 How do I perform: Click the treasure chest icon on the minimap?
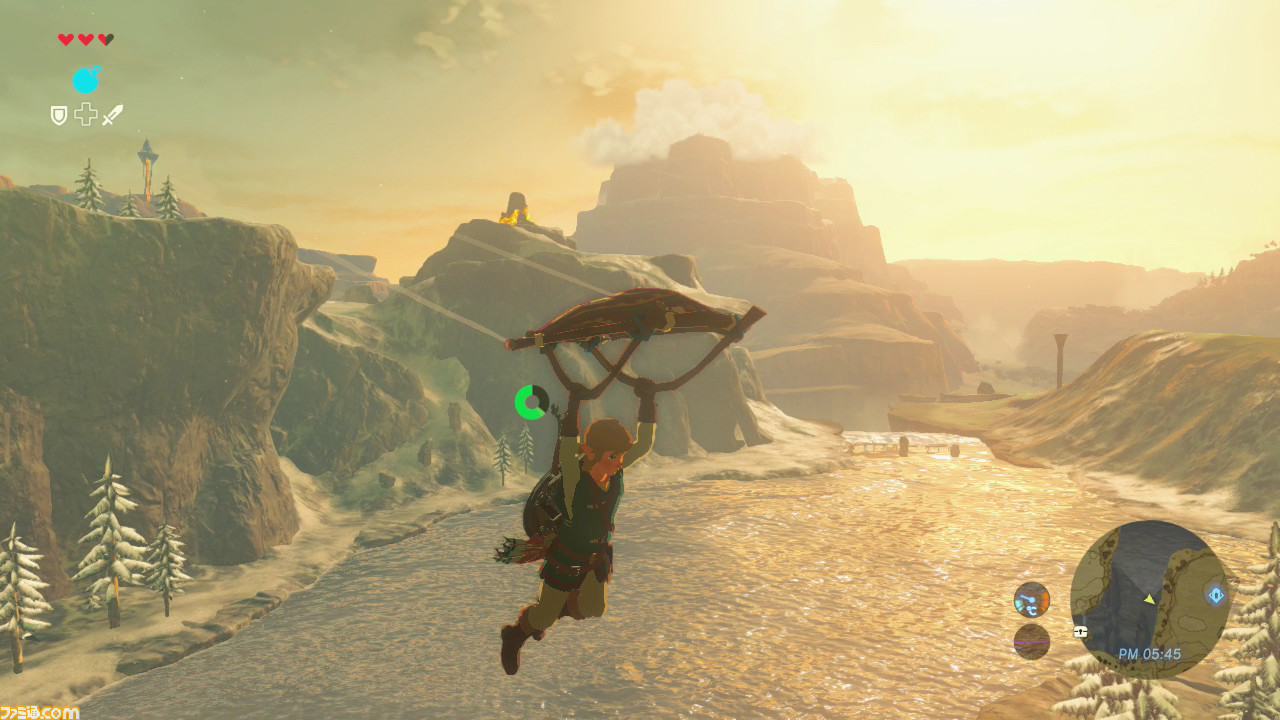coord(1080,632)
